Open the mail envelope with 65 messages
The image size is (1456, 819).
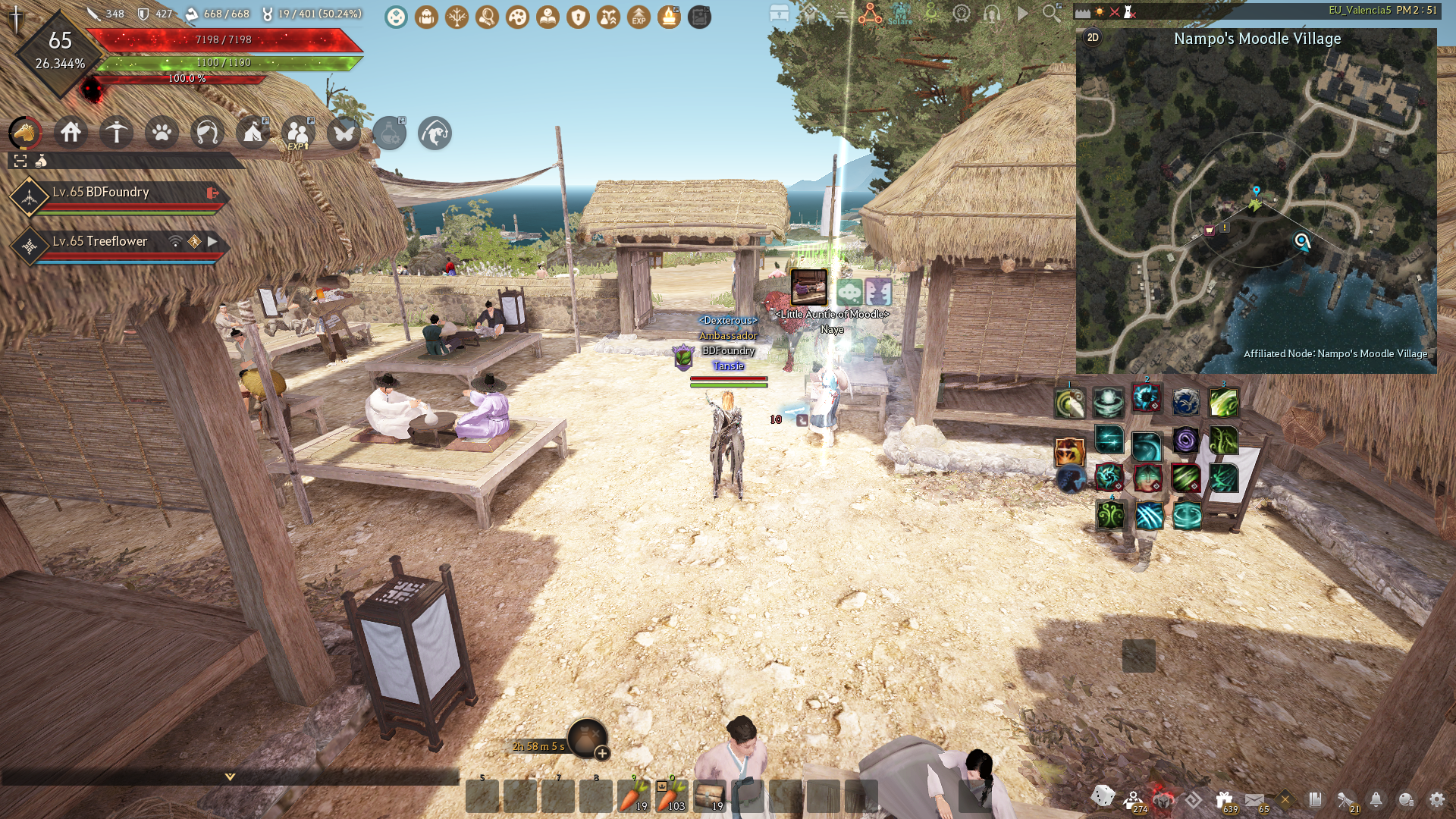[x=1254, y=799]
